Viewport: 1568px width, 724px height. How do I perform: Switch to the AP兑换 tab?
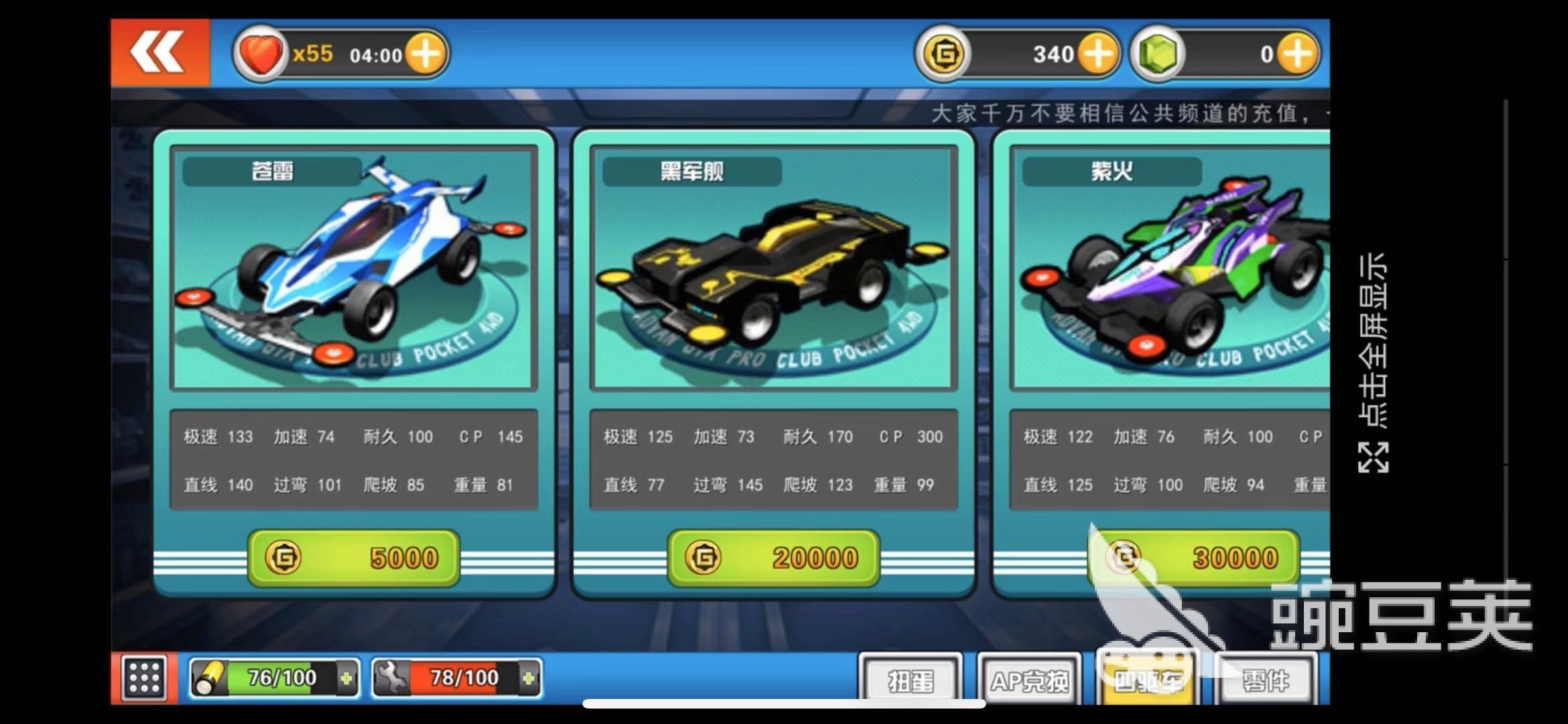1029,680
